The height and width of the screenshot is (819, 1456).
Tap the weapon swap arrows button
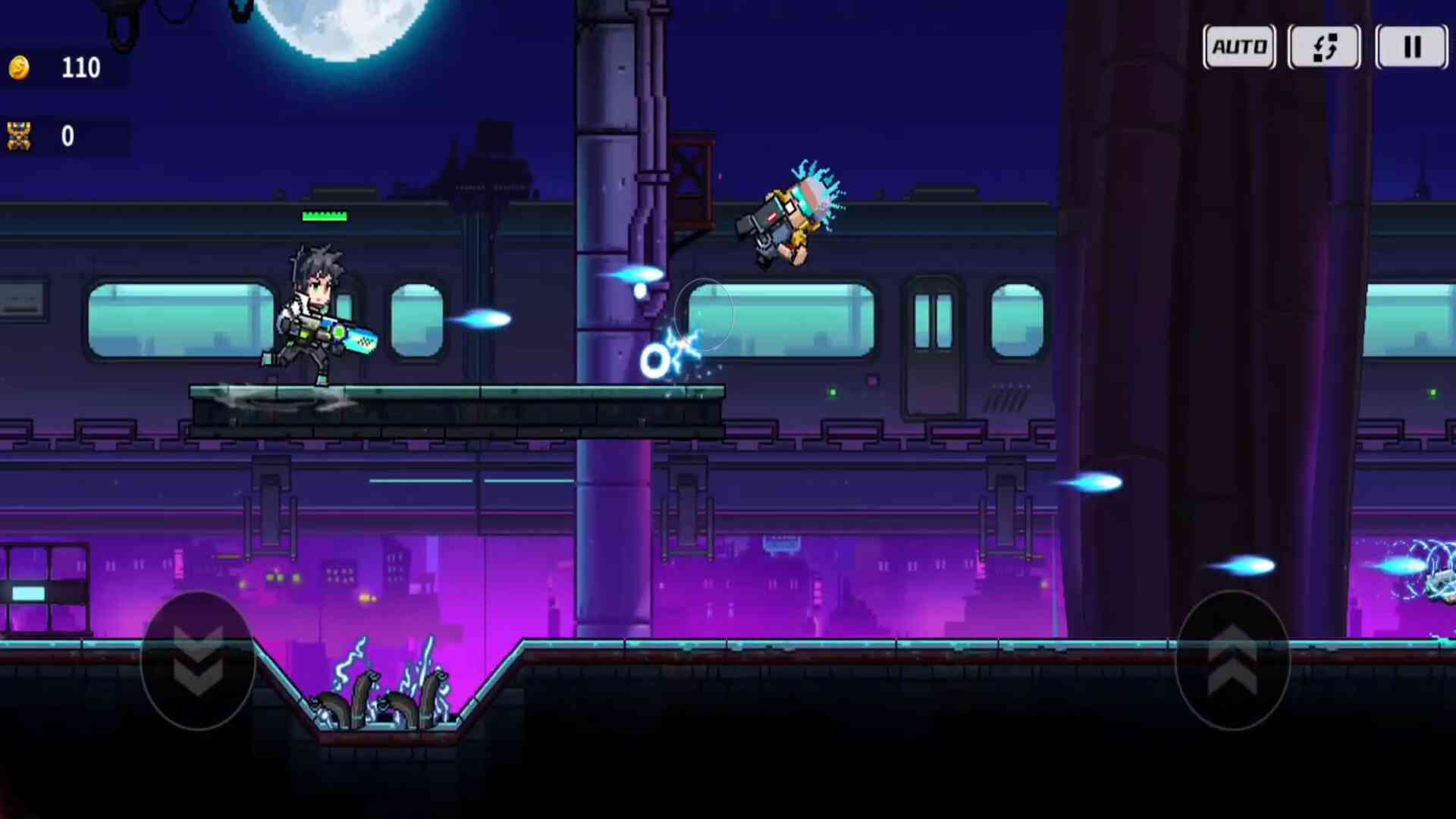[1325, 47]
